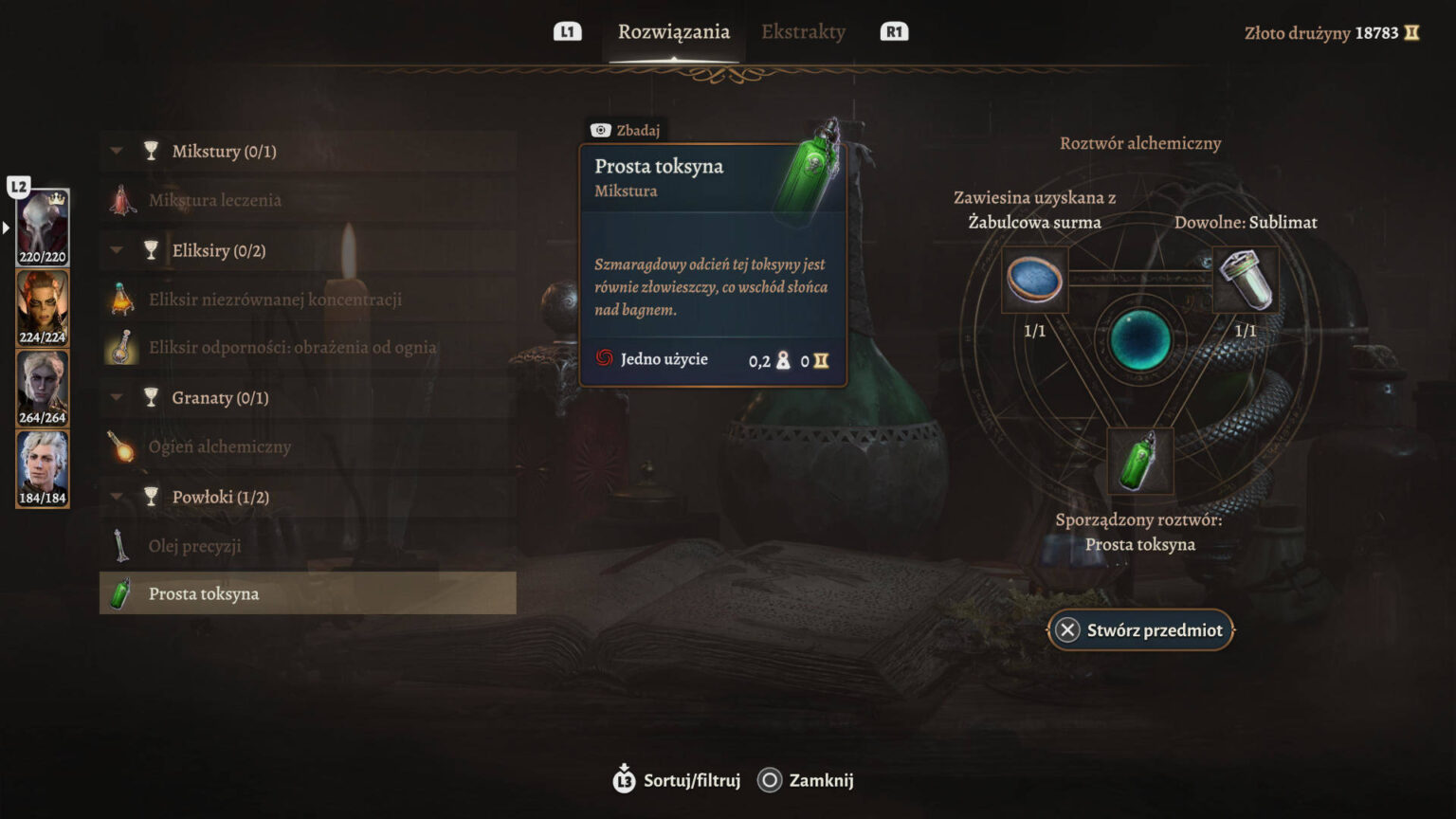
Task: Select the Olej precyzji oil icon
Action: coord(121,546)
